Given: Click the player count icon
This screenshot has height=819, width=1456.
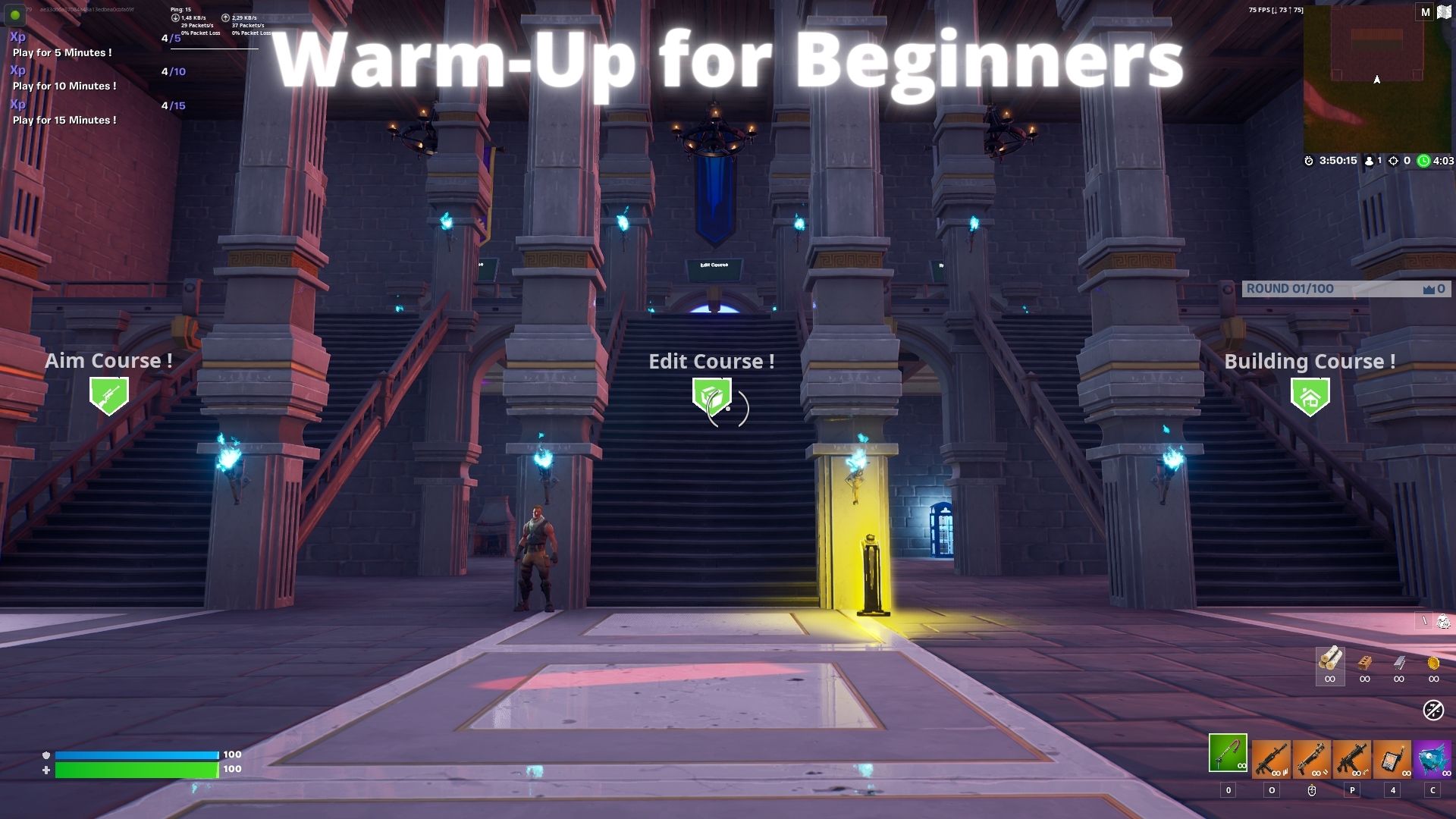Looking at the screenshot, I should click(x=1370, y=161).
